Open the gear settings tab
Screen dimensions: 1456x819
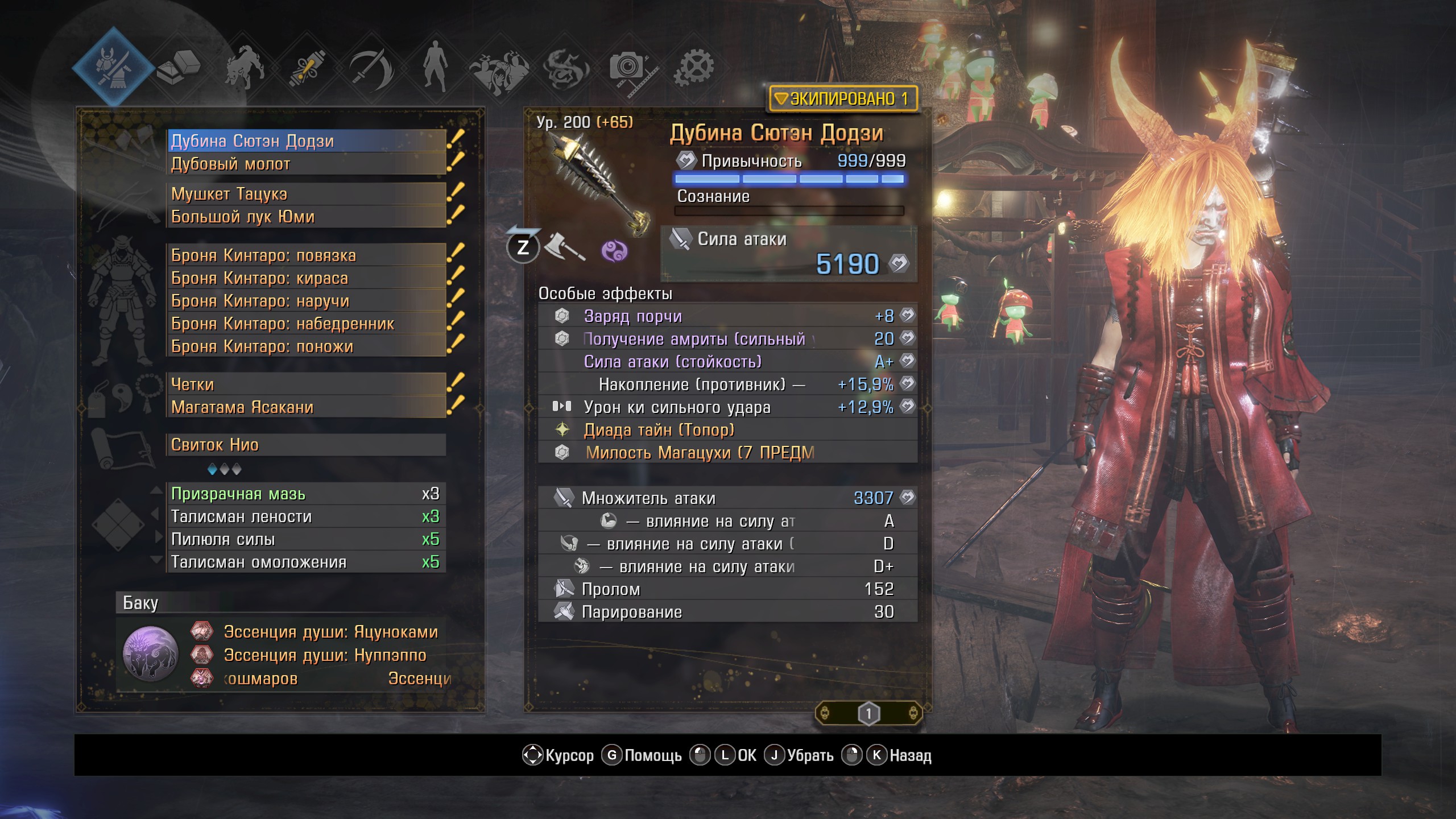point(694,67)
